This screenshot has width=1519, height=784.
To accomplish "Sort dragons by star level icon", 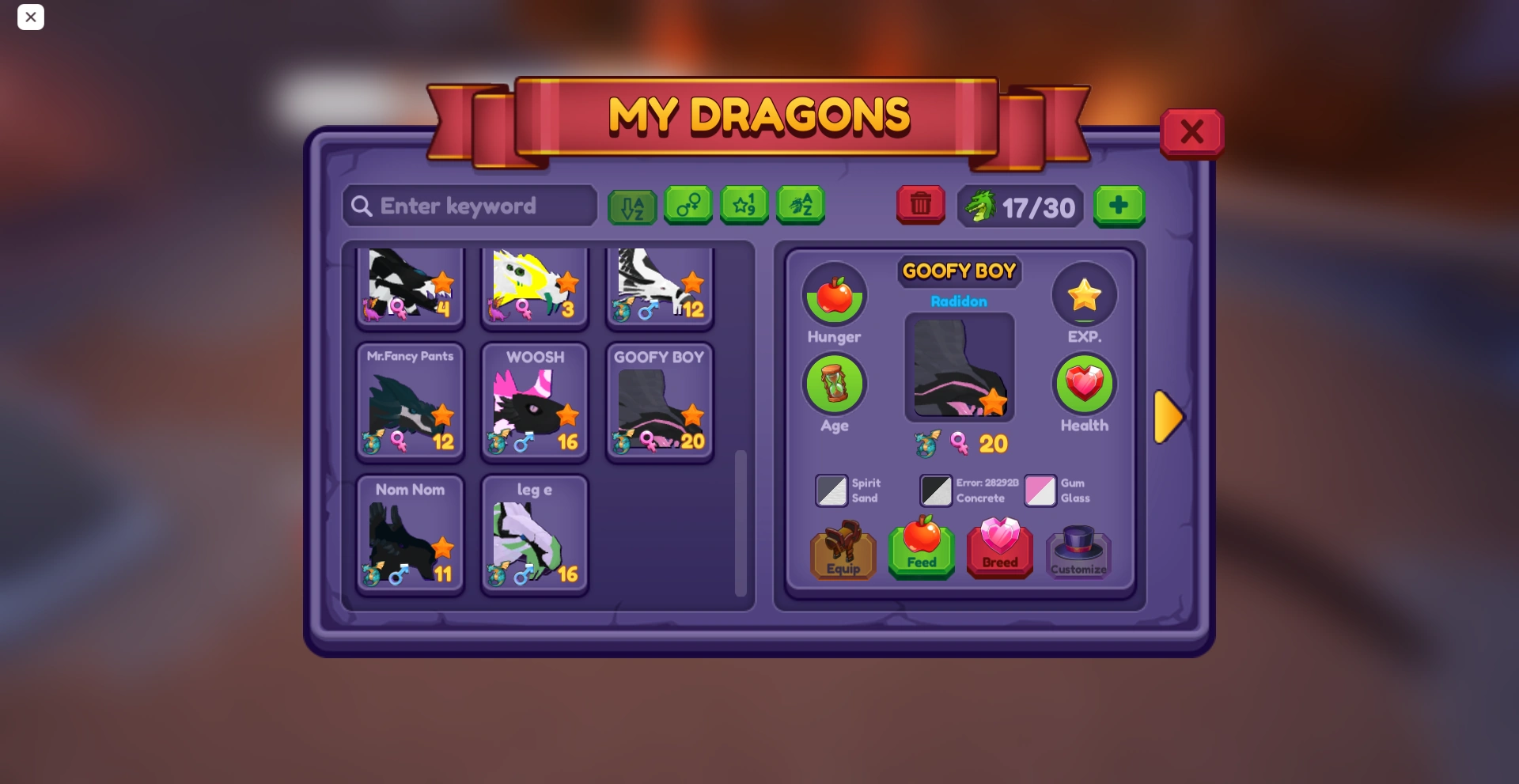I will click(744, 206).
